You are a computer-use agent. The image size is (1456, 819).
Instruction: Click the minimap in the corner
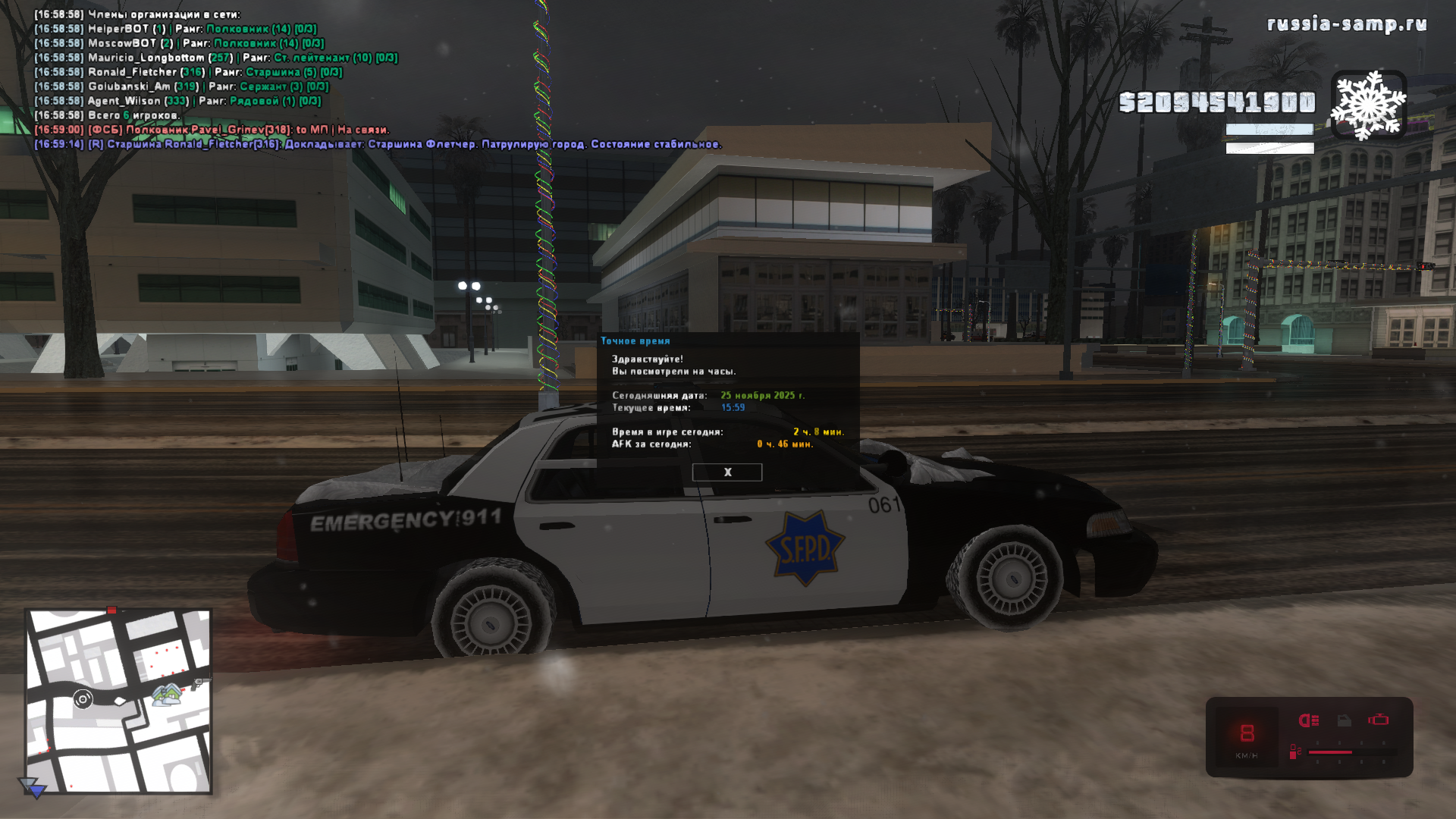tap(118, 701)
